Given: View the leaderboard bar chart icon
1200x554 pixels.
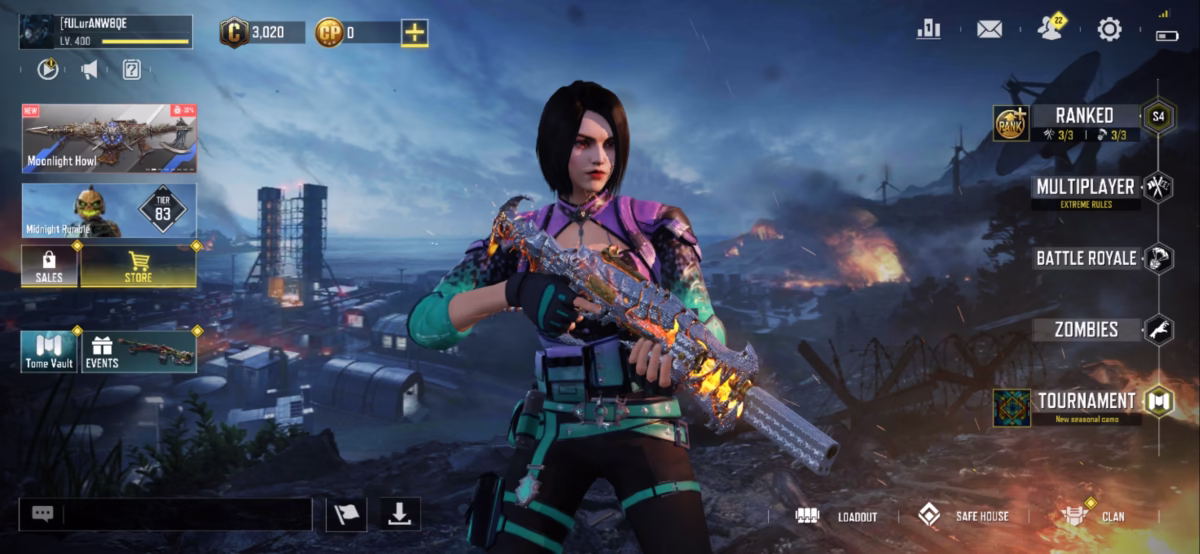Looking at the screenshot, I should pyautogui.click(x=928, y=30).
